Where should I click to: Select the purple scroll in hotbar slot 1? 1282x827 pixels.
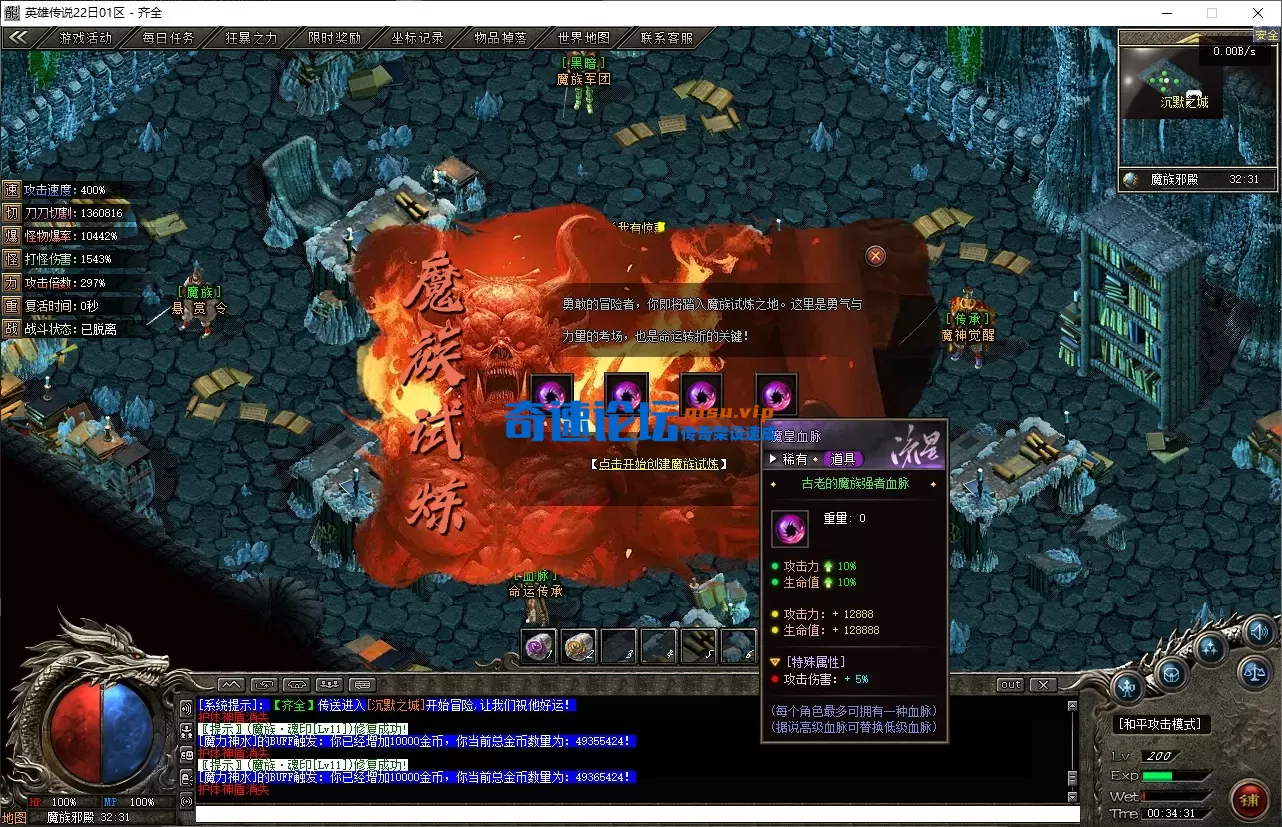(x=539, y=647)
